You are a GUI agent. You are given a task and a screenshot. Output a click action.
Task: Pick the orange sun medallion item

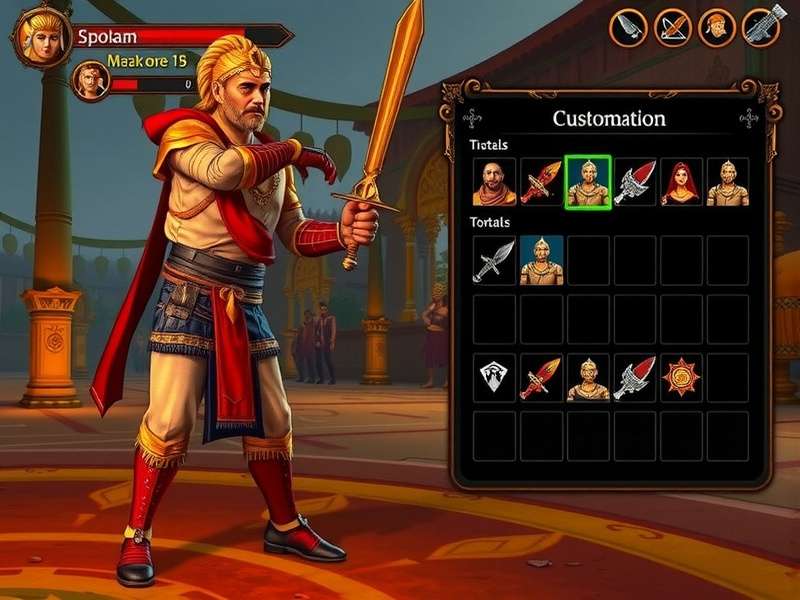681,377
